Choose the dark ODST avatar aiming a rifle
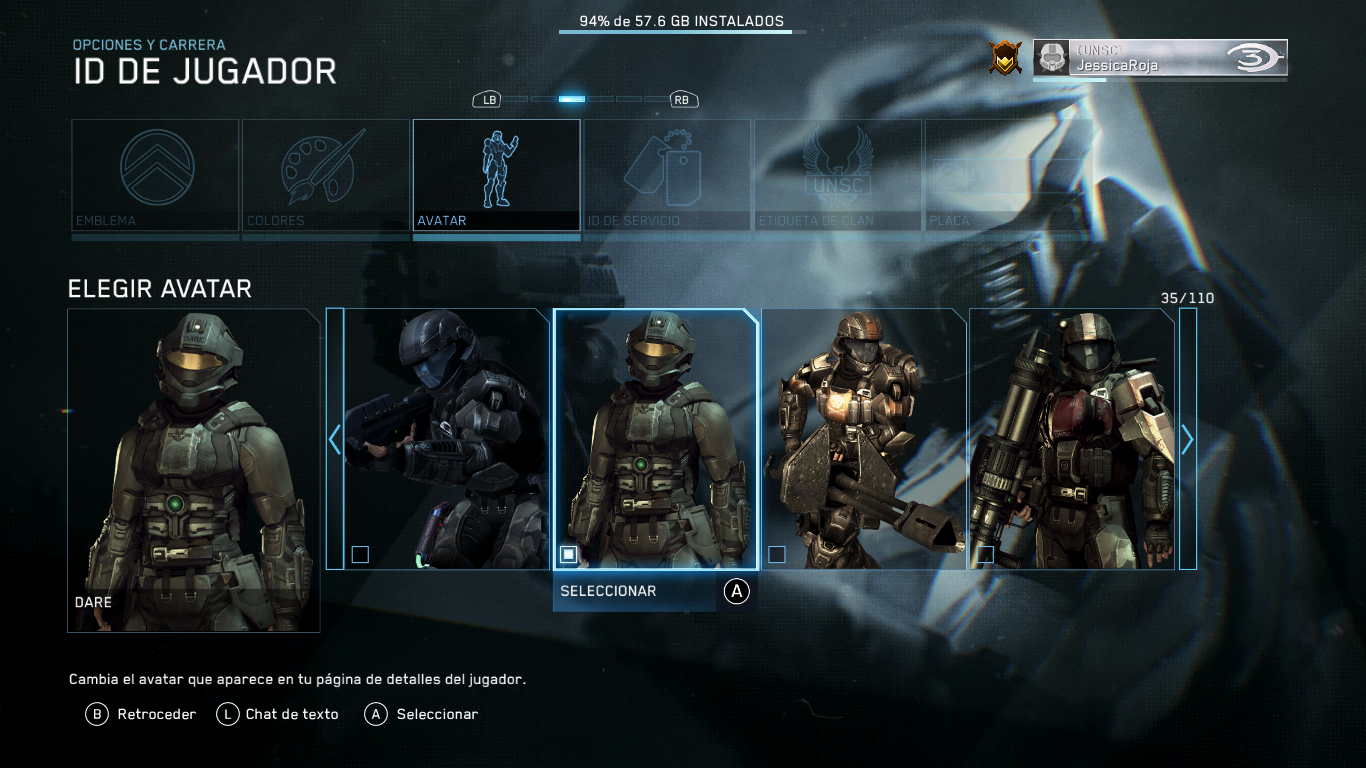Viewport: 1366px width, 768px height. point(447,439)
